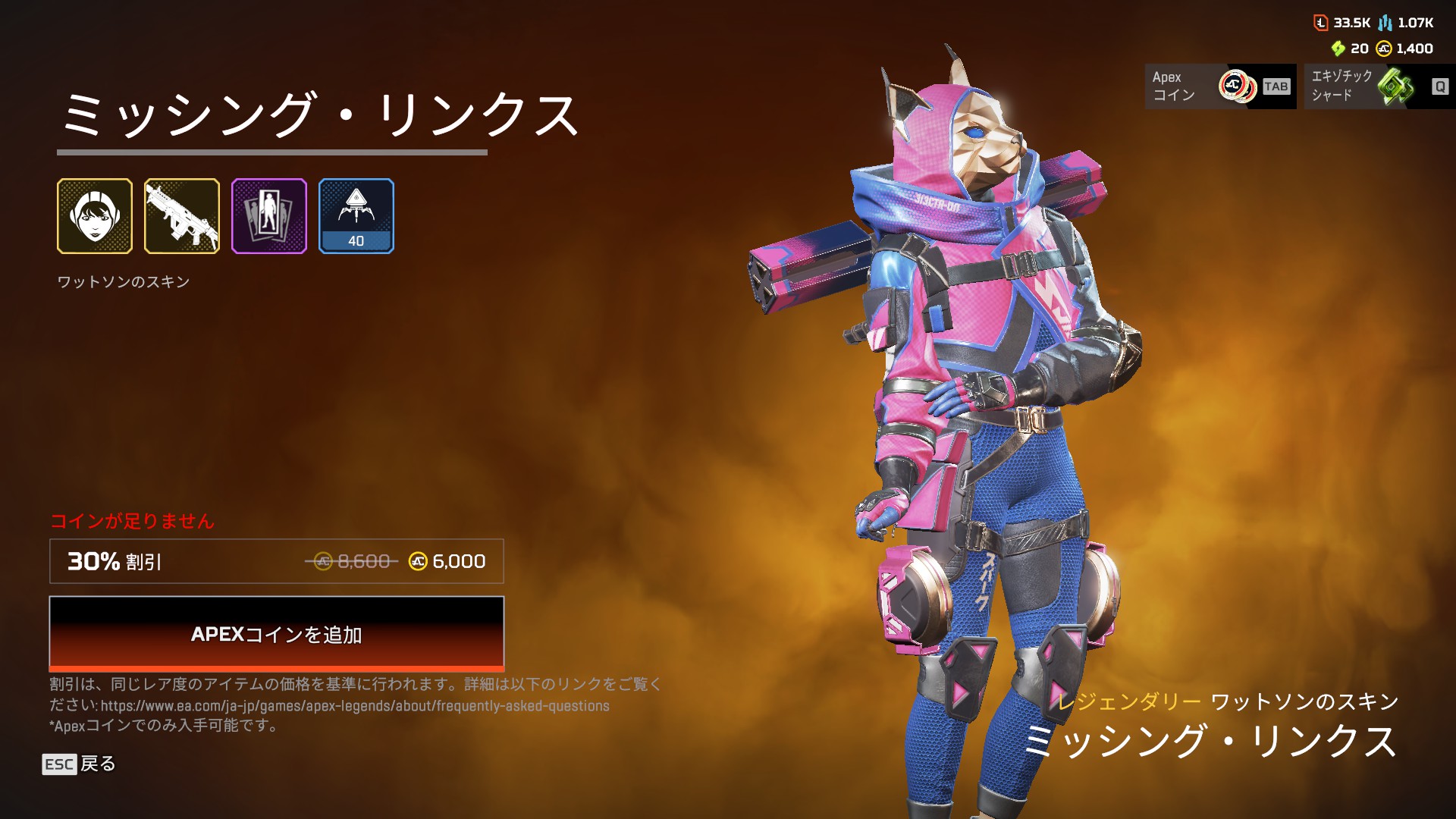Select the green exotic shard crystal icon
This screenshot has width=1456, height=819.
pyautogui.click(x=1398, y=86)
